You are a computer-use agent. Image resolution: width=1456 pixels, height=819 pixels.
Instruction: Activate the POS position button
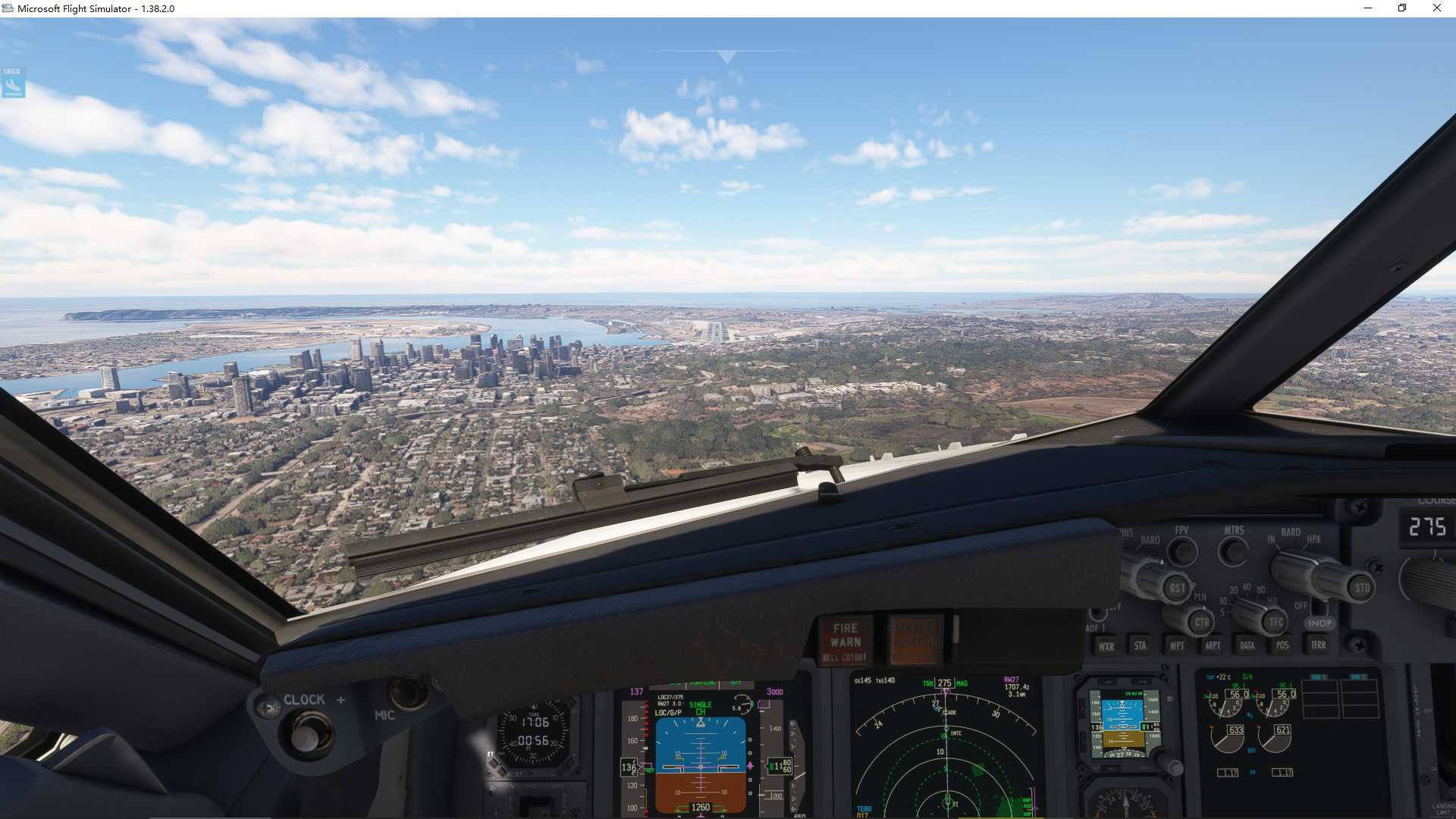pyautogui.click(x=1282, y=645)
